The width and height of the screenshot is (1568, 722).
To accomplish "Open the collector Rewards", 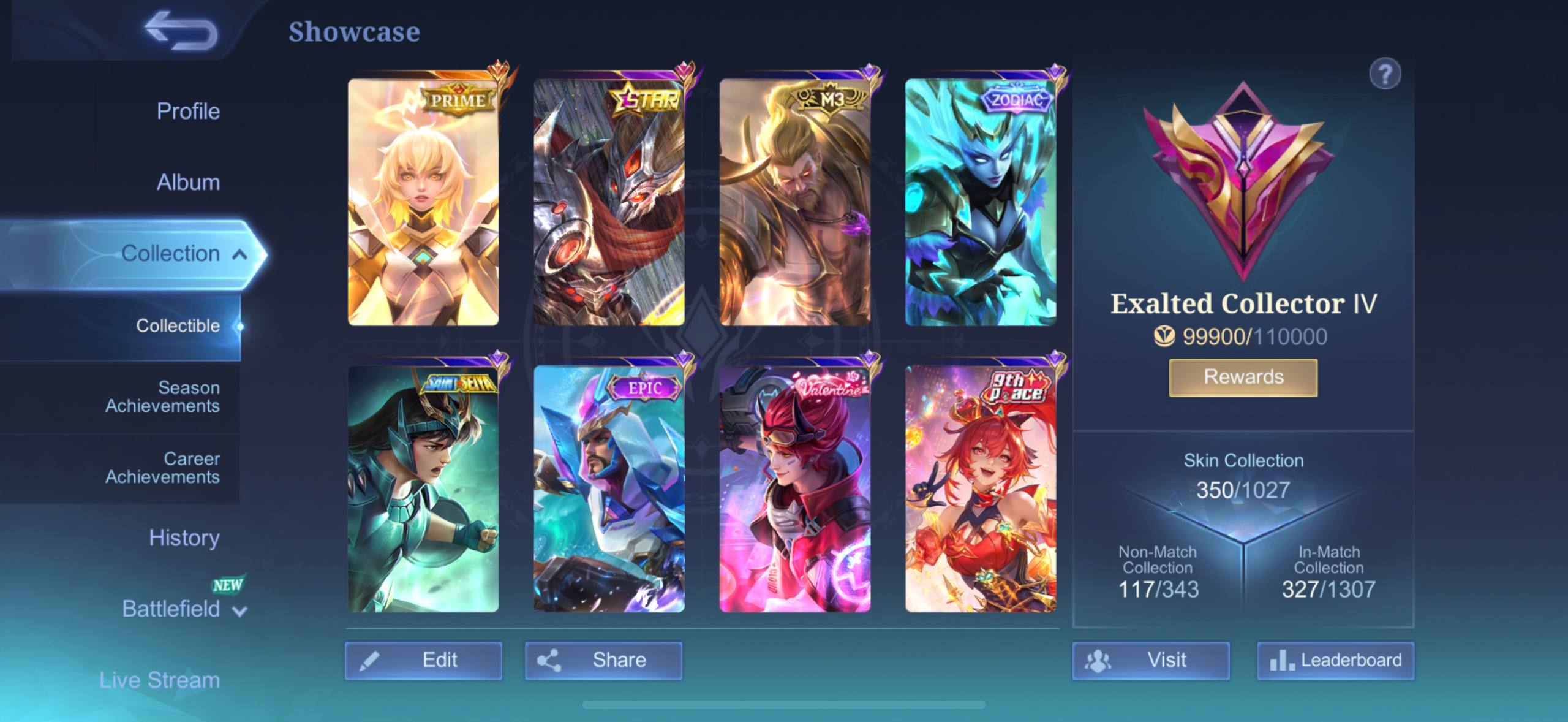I will (1243, 377).
